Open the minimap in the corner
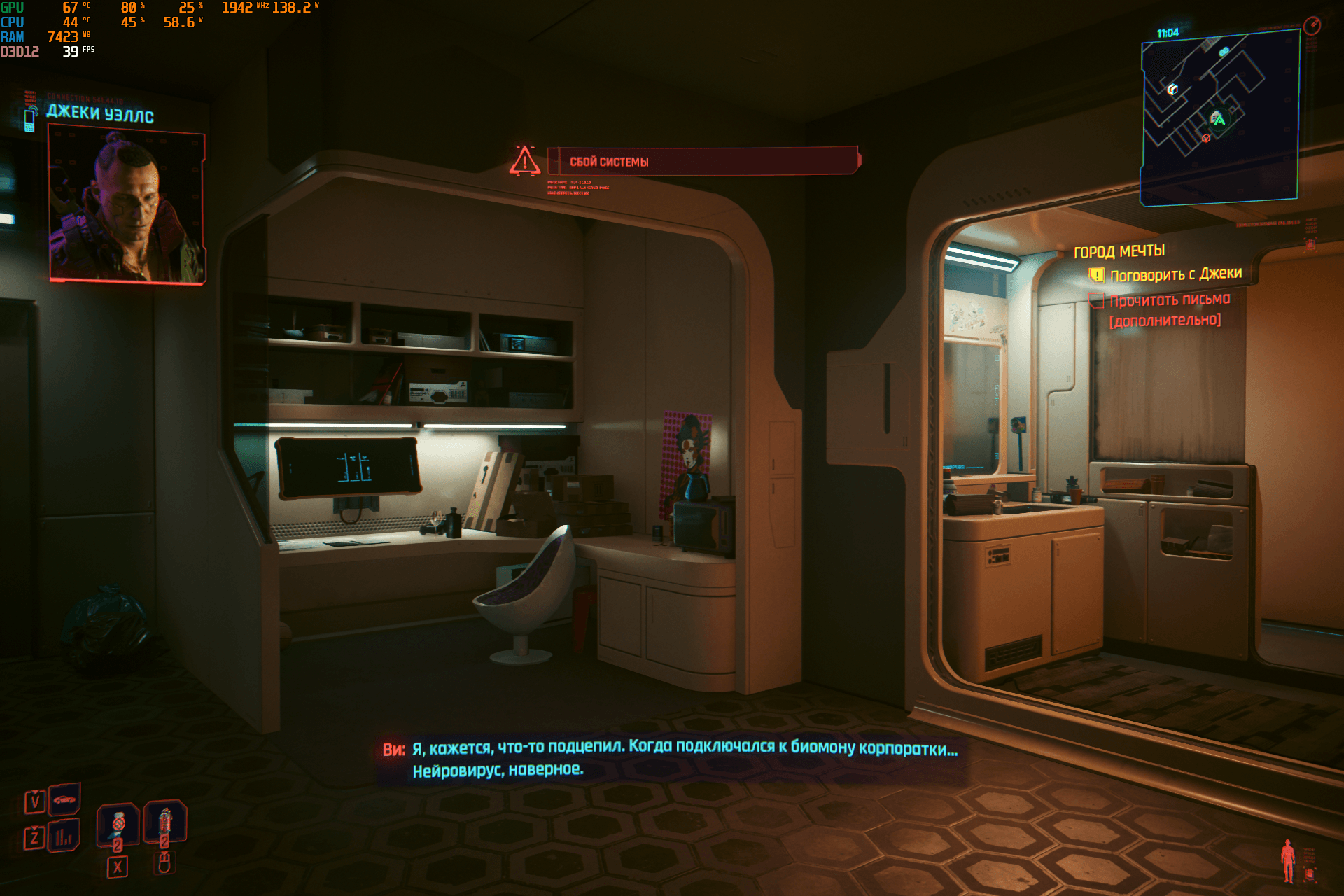The width and height of the screenshot is (1344, 896). click(1219, 119)
